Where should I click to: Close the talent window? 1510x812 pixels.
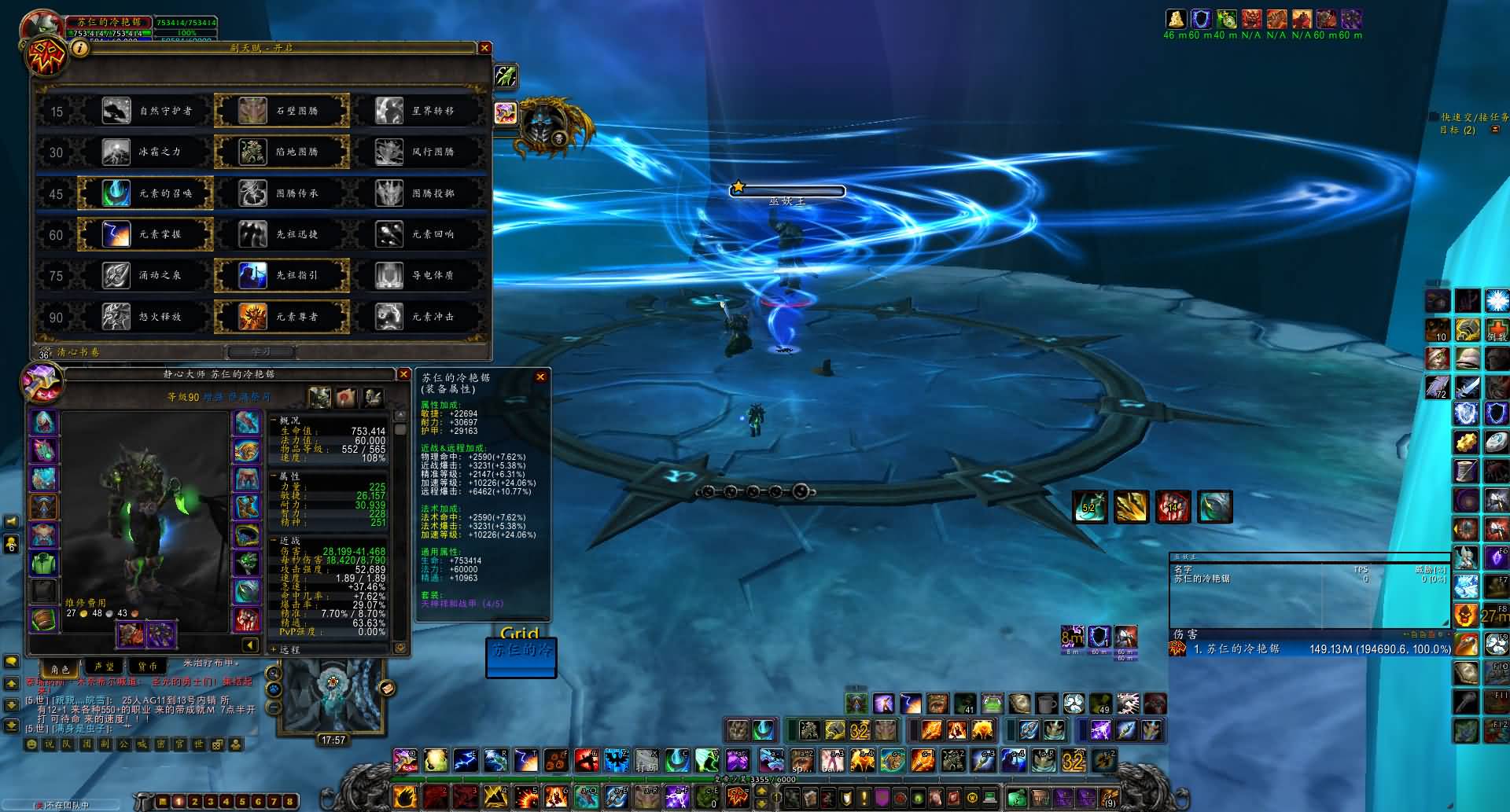pyautogui.click(x=484, y=48)
